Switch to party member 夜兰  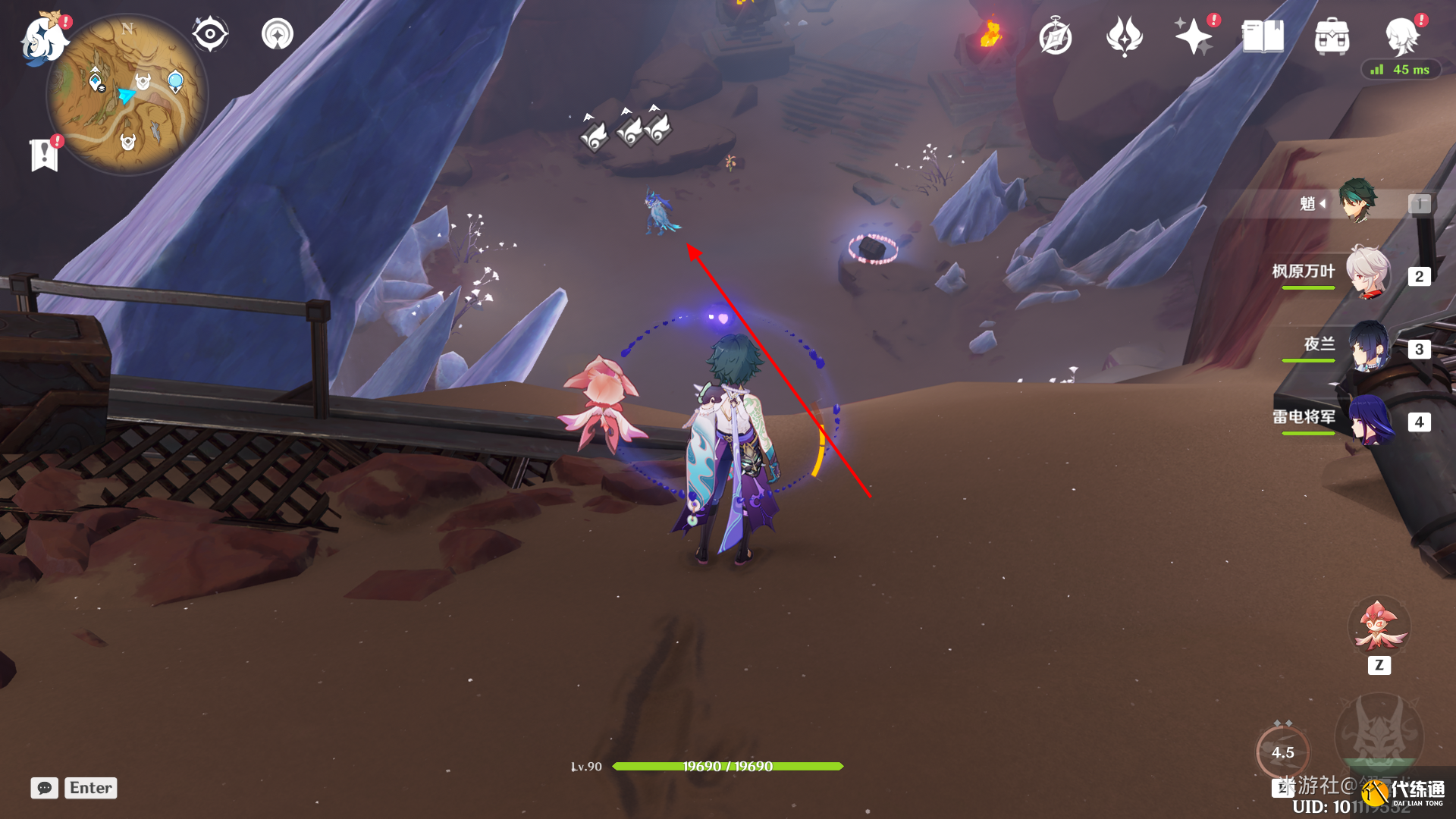(1367, 346)
